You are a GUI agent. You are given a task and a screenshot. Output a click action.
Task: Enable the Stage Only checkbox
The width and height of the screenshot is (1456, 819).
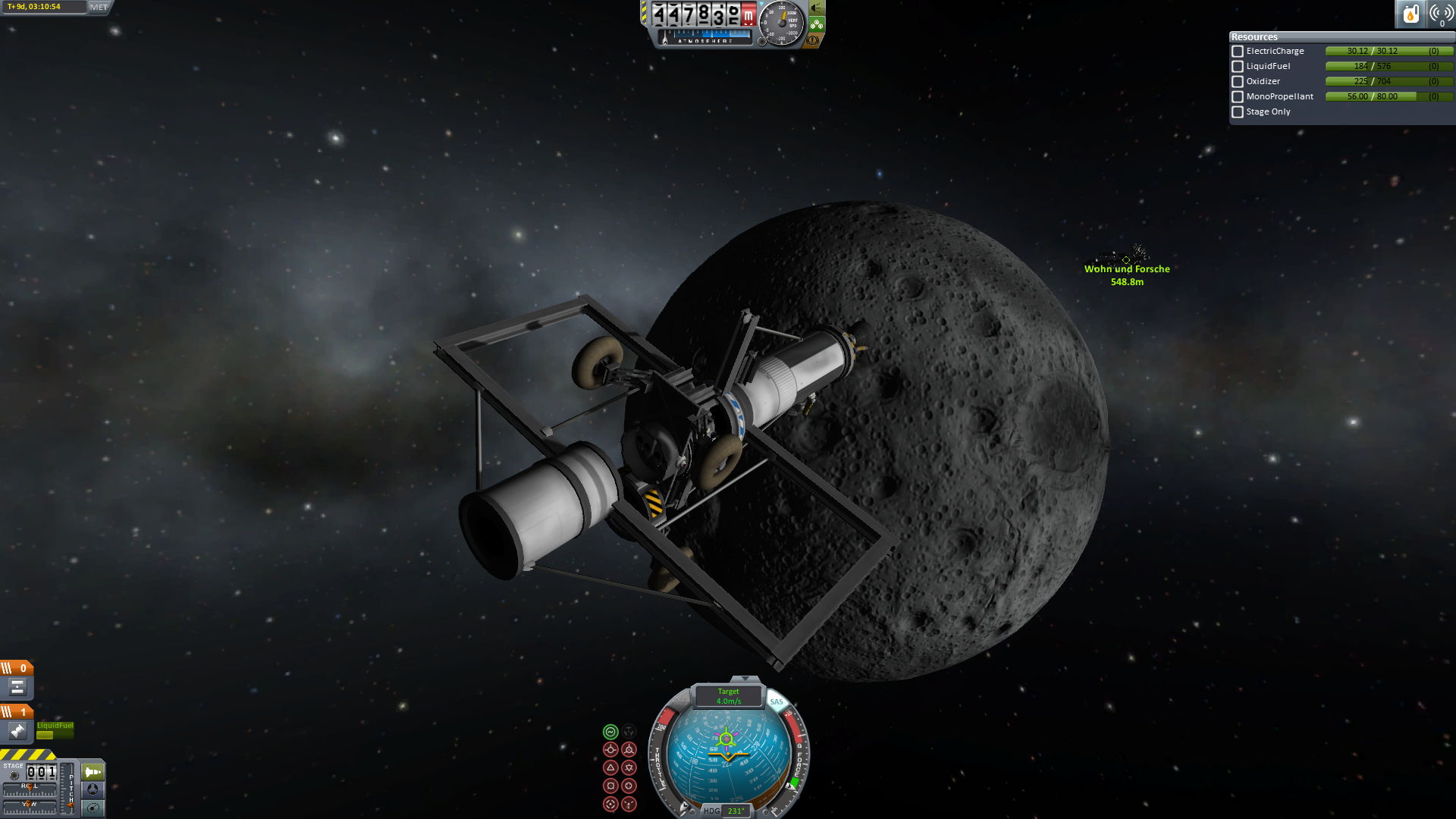1238,112
